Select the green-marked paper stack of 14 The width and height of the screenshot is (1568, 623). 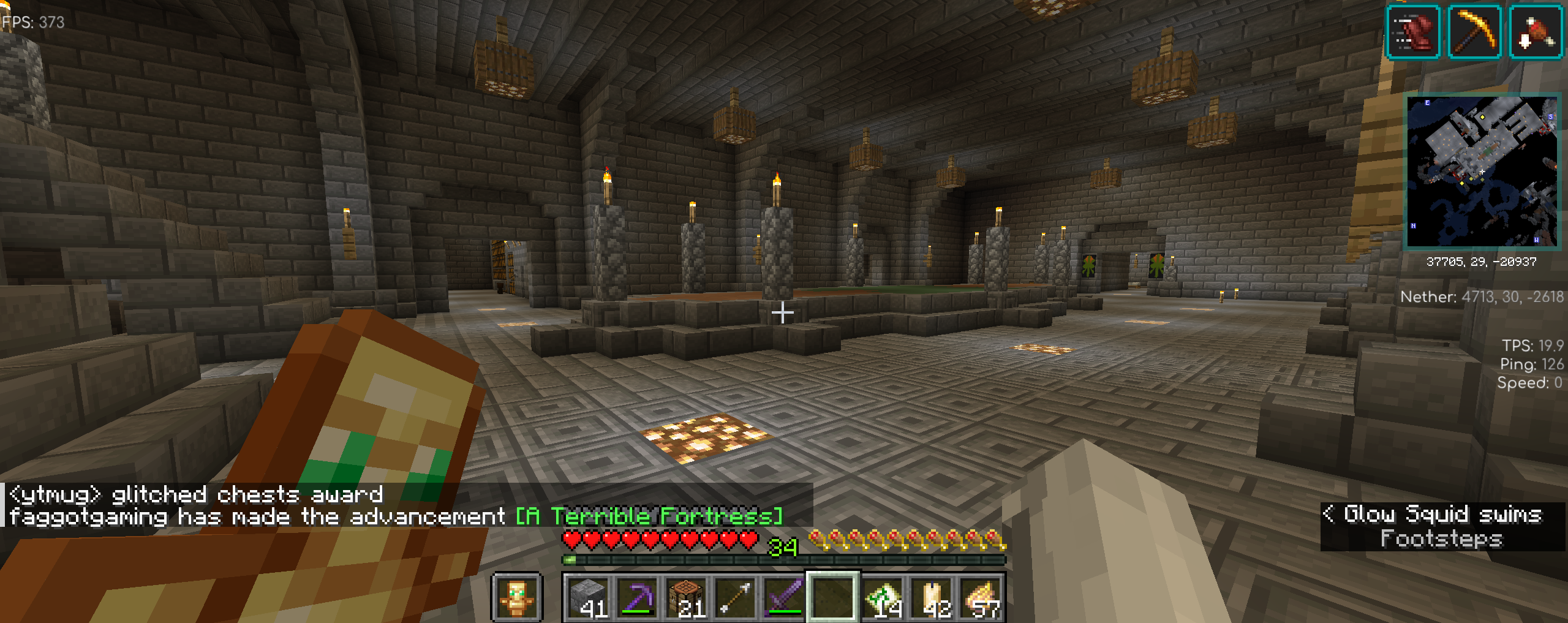click(x=882, y=597)
